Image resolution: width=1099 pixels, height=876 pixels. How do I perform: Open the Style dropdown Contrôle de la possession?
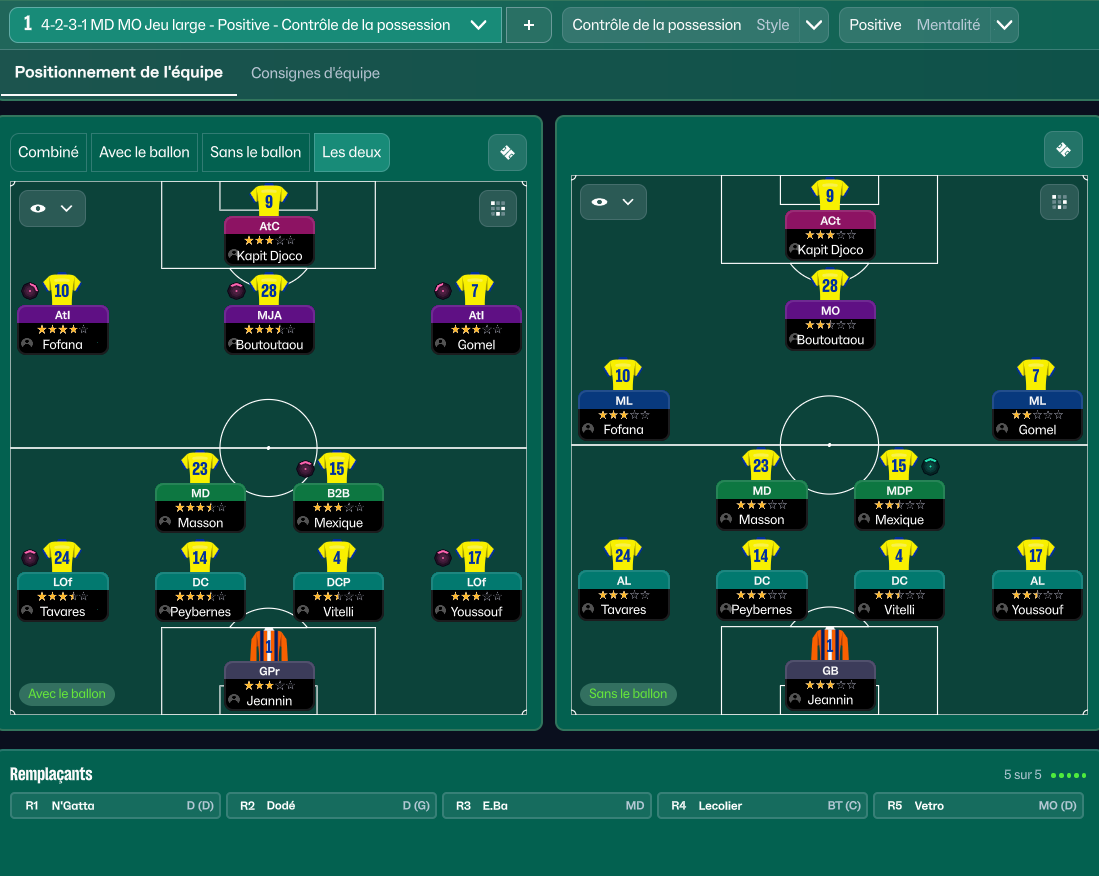coord(815,25)
